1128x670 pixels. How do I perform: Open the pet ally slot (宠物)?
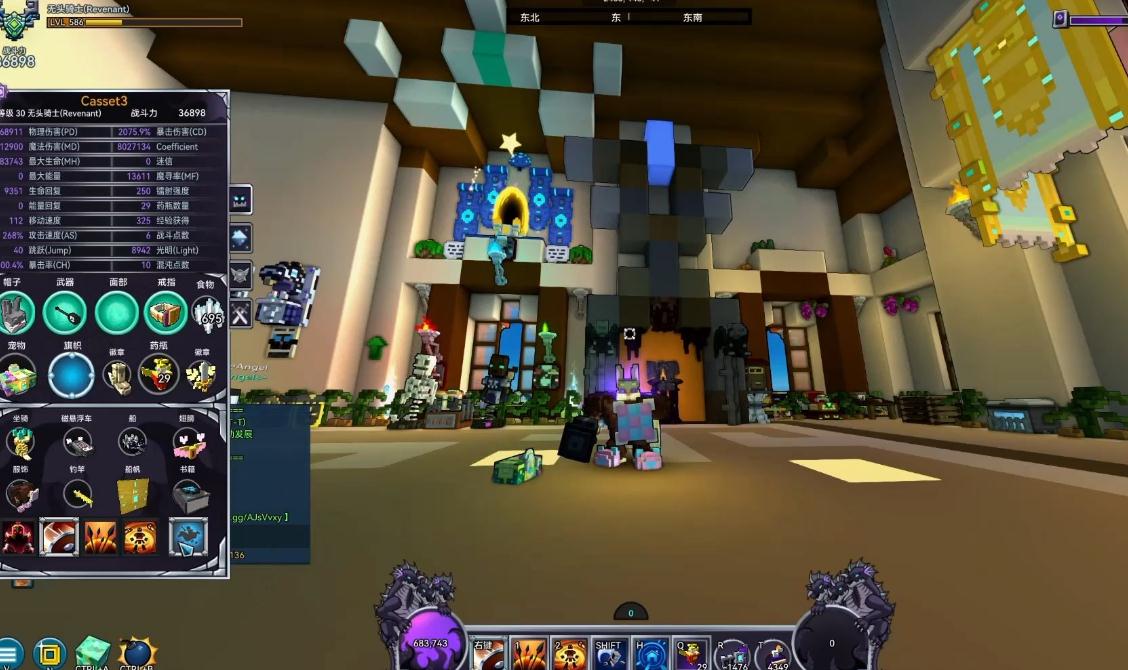click(x=17, y=376)
